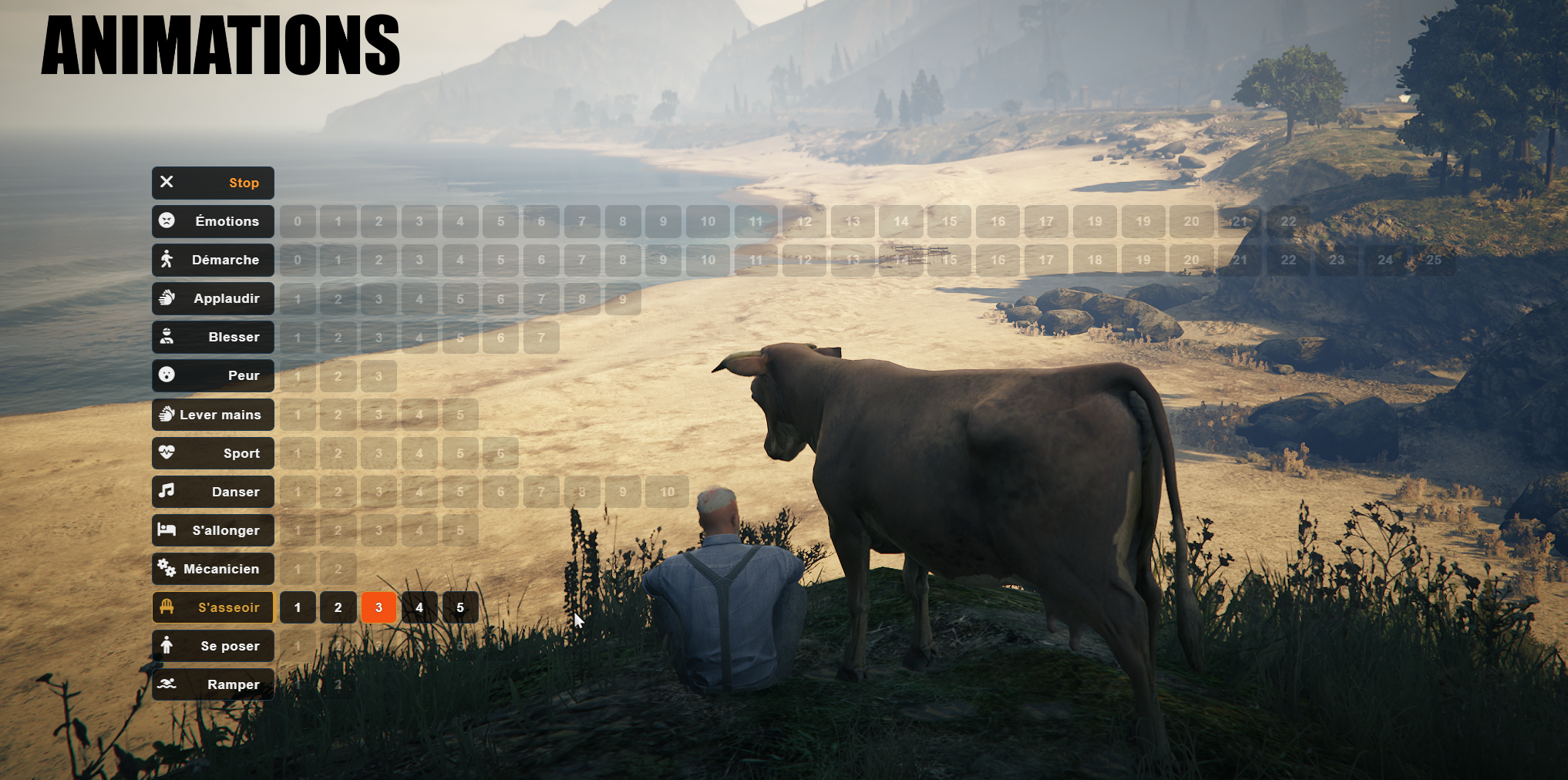1568x780 pixels.
Task: Play S'asseoir animation number 1
Action: coord(298,607)
